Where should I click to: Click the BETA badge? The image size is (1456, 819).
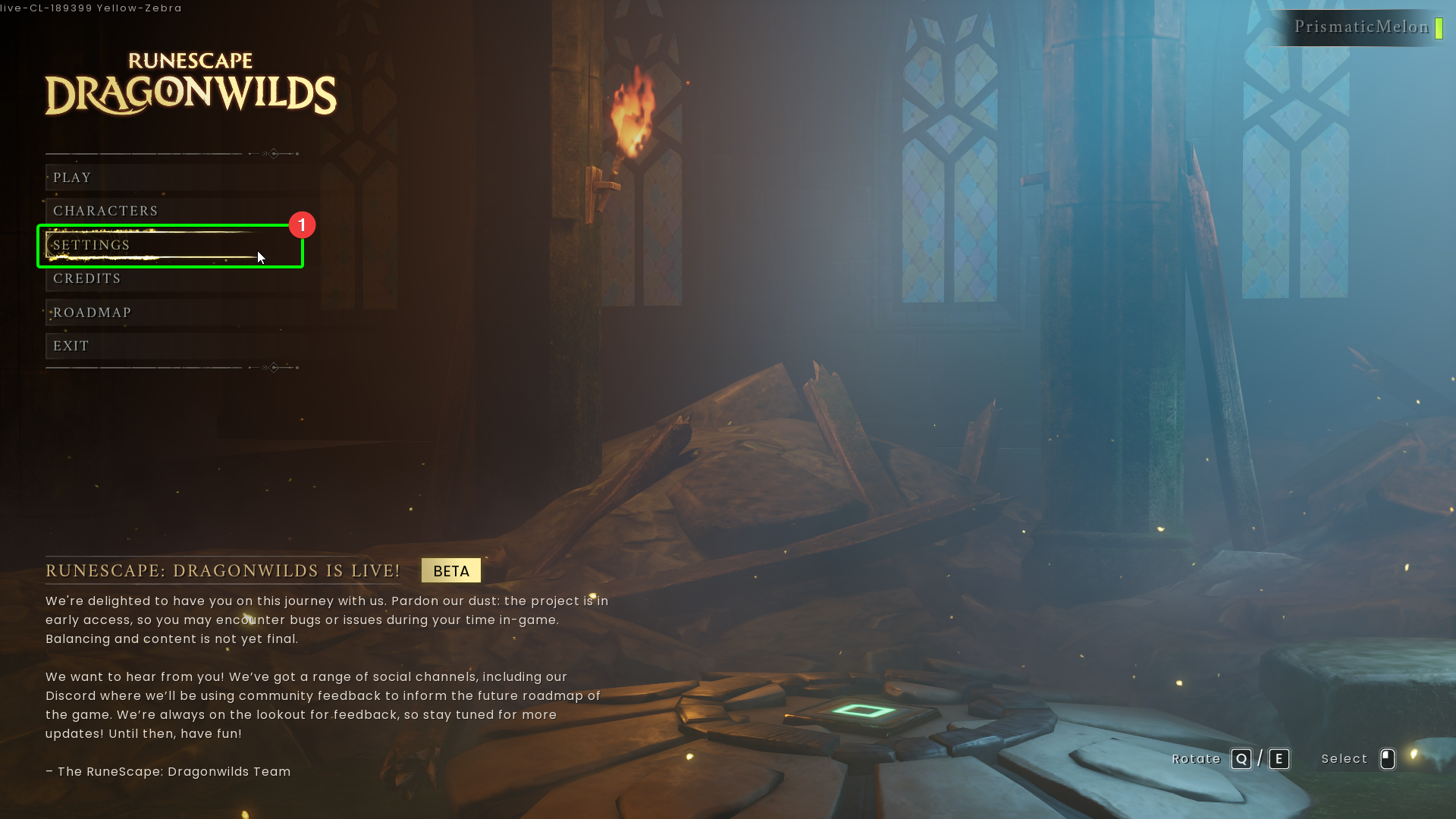pos(450,570)
